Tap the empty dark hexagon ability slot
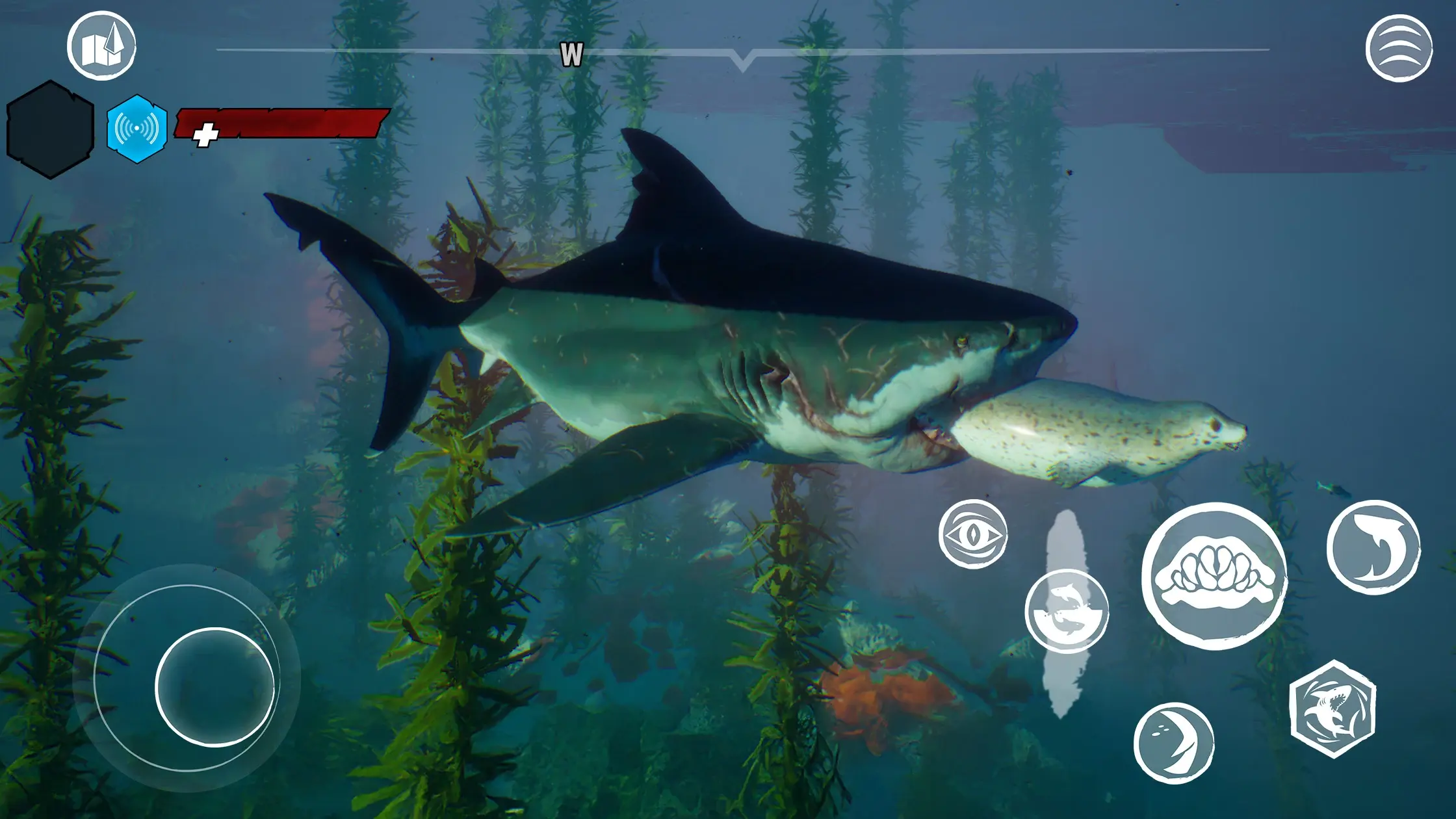The width and height of the screenshot is (1456, 819). point(49,127)
